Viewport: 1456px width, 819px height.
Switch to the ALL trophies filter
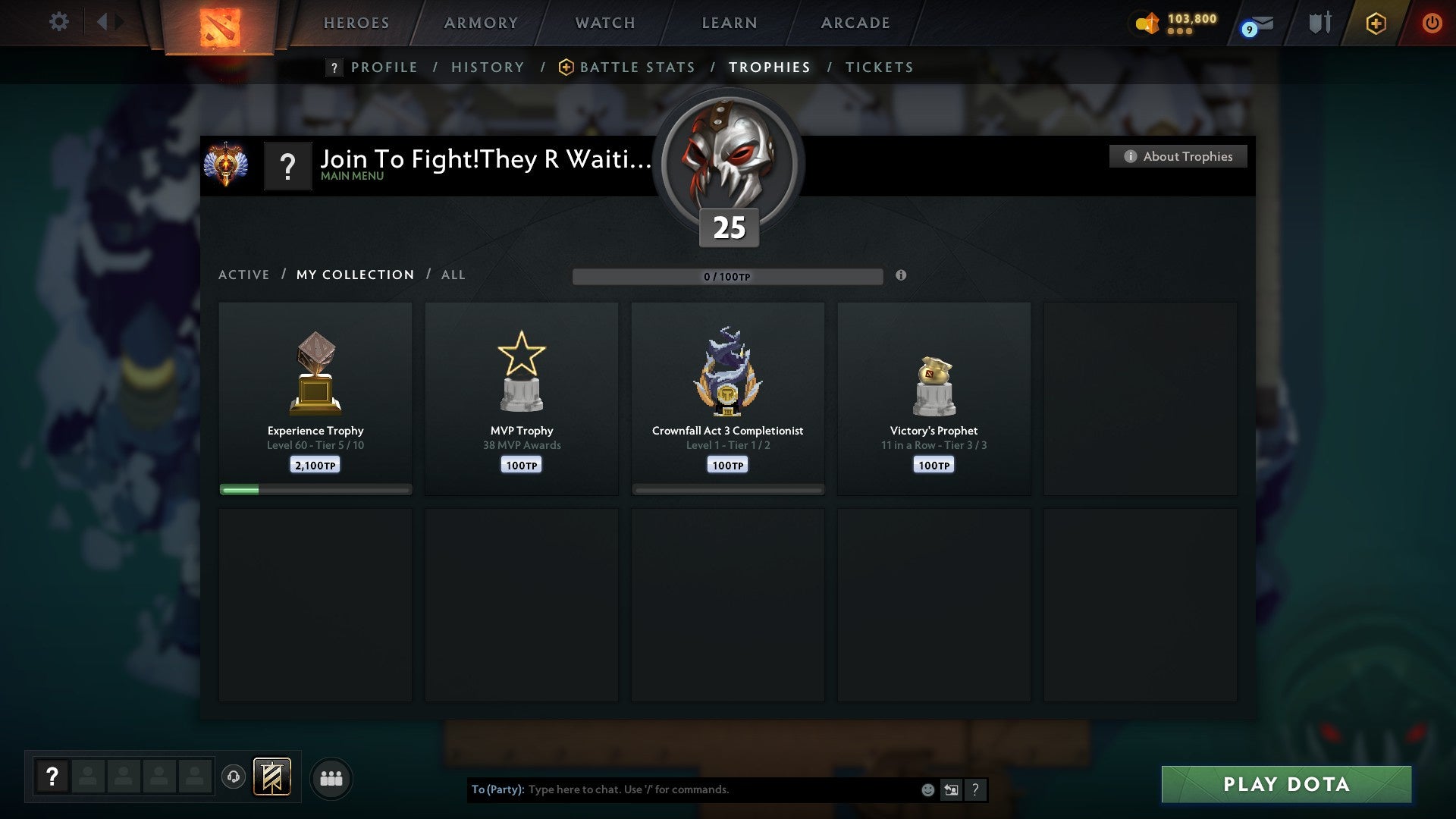pyautogui.click(x=453, y=275)
